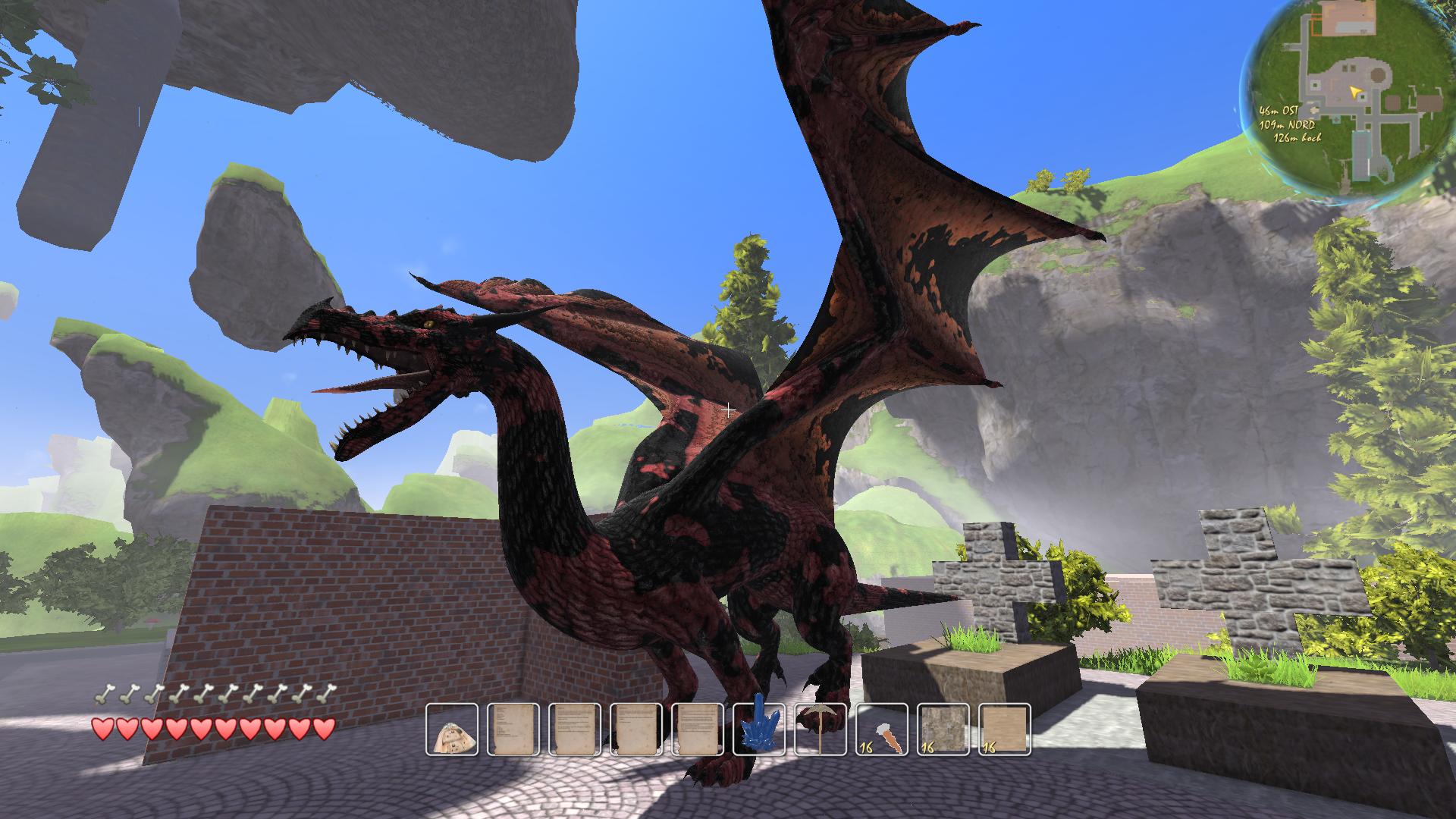Screen dimensions: 1456x819
Task: Pick the tan sand block stack
Action: pos(1006,730)
